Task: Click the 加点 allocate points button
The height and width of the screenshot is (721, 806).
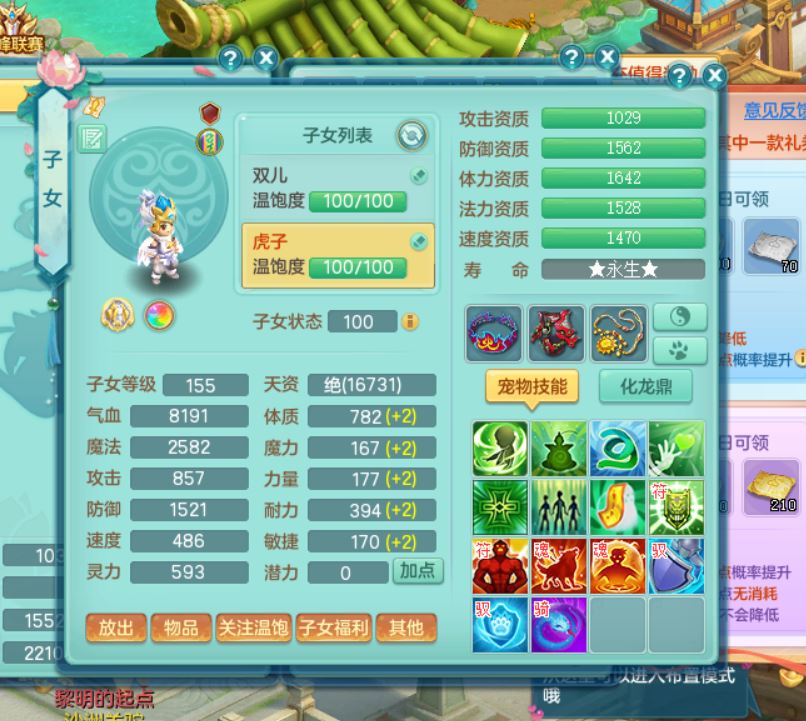Action: pos(417,571)
